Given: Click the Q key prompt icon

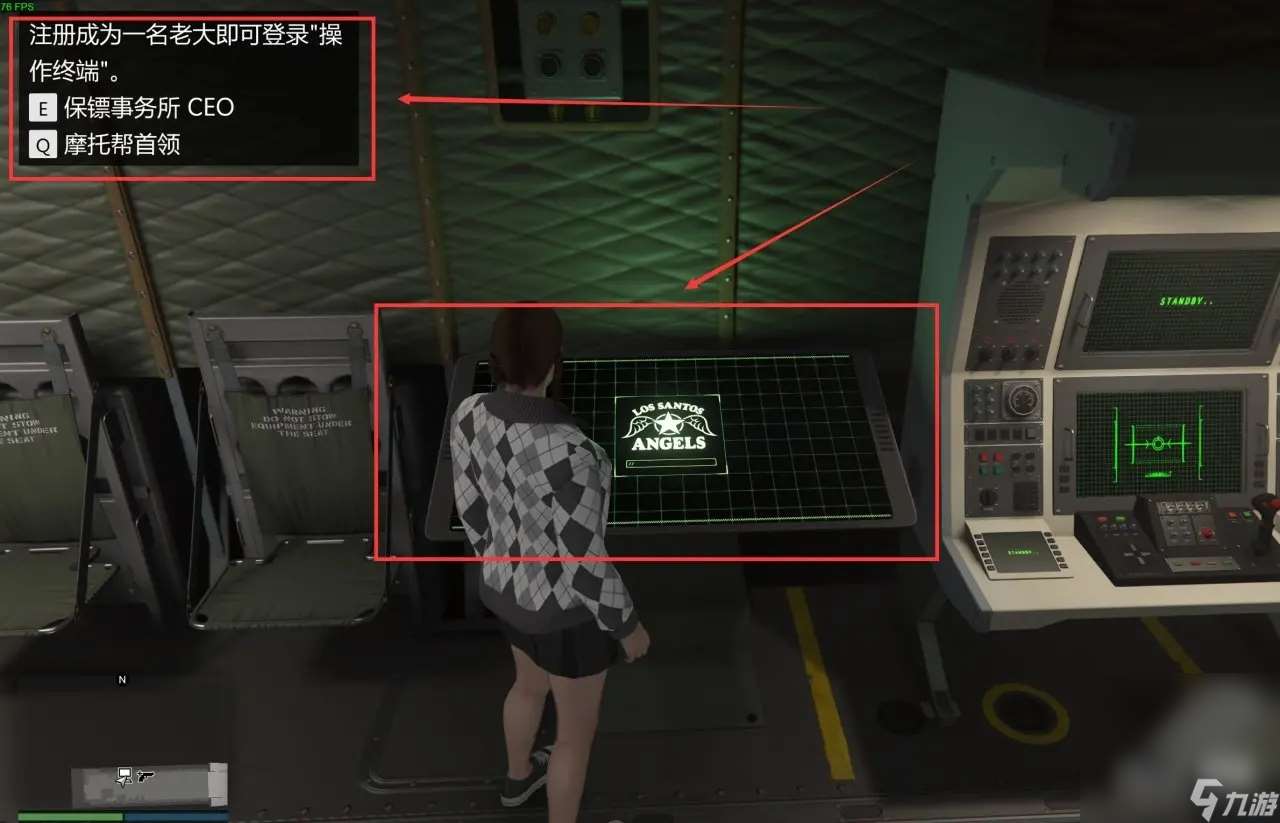Looking at the screenshot, I should (42, 145).
